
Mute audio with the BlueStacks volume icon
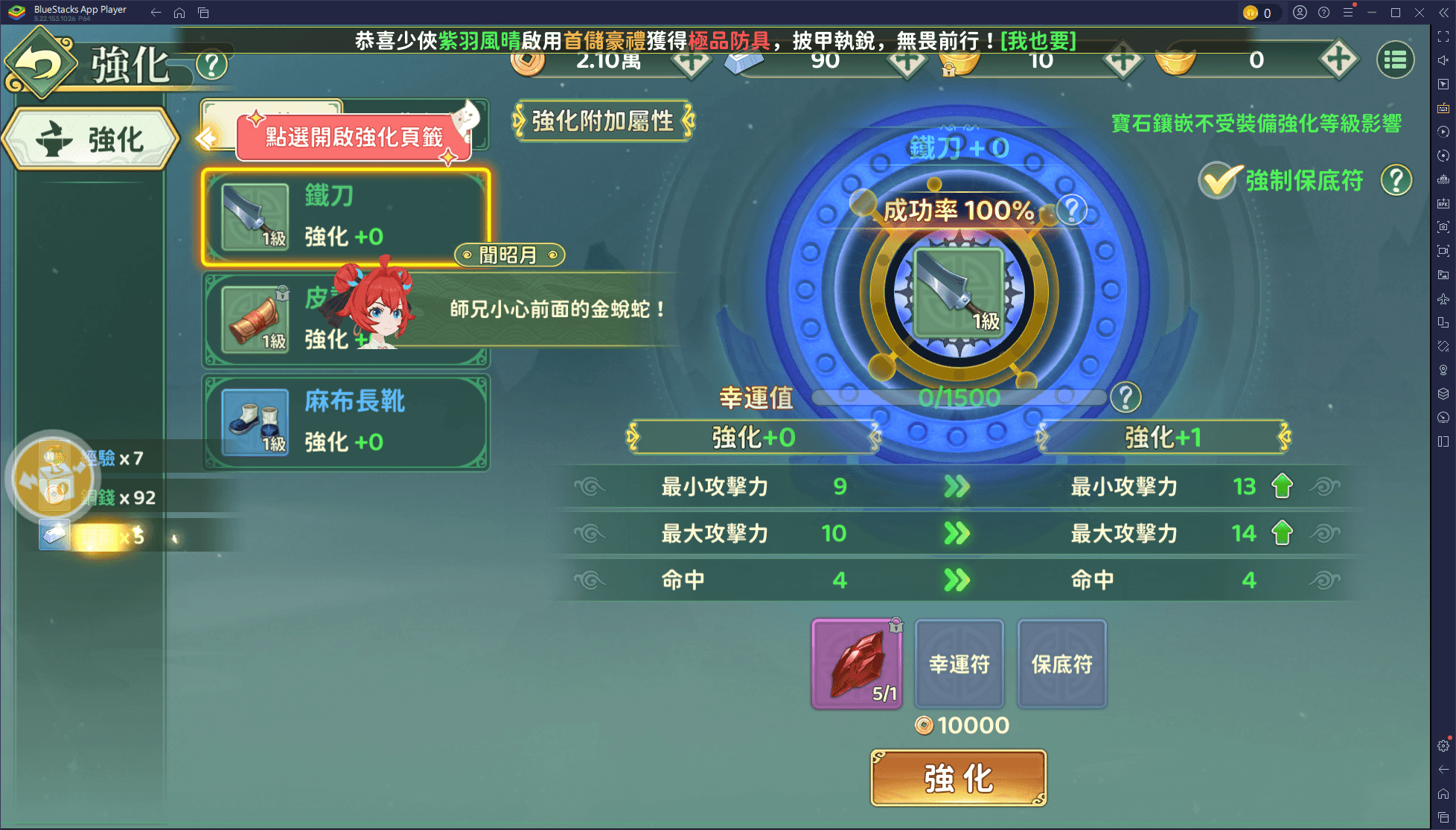(x=1443, y=60)
